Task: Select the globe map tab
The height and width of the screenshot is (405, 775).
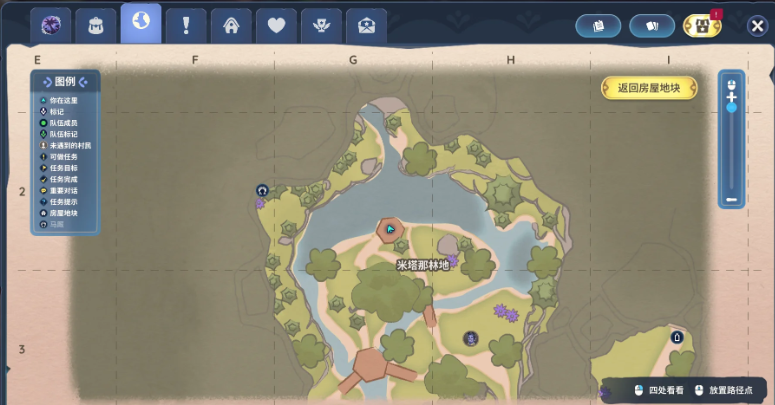Action: tap(141, 23)
